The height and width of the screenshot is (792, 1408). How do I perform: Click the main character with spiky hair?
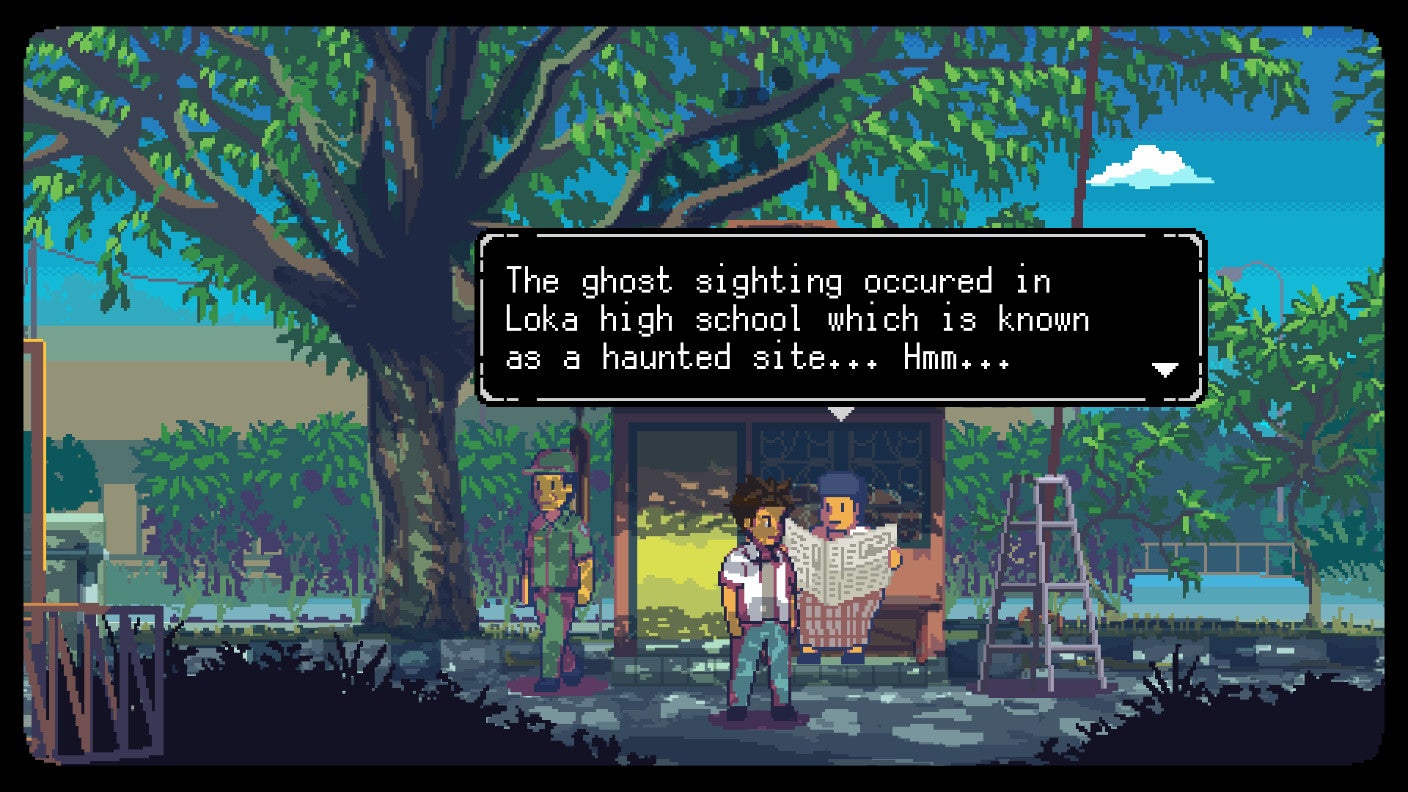(758, 580)
